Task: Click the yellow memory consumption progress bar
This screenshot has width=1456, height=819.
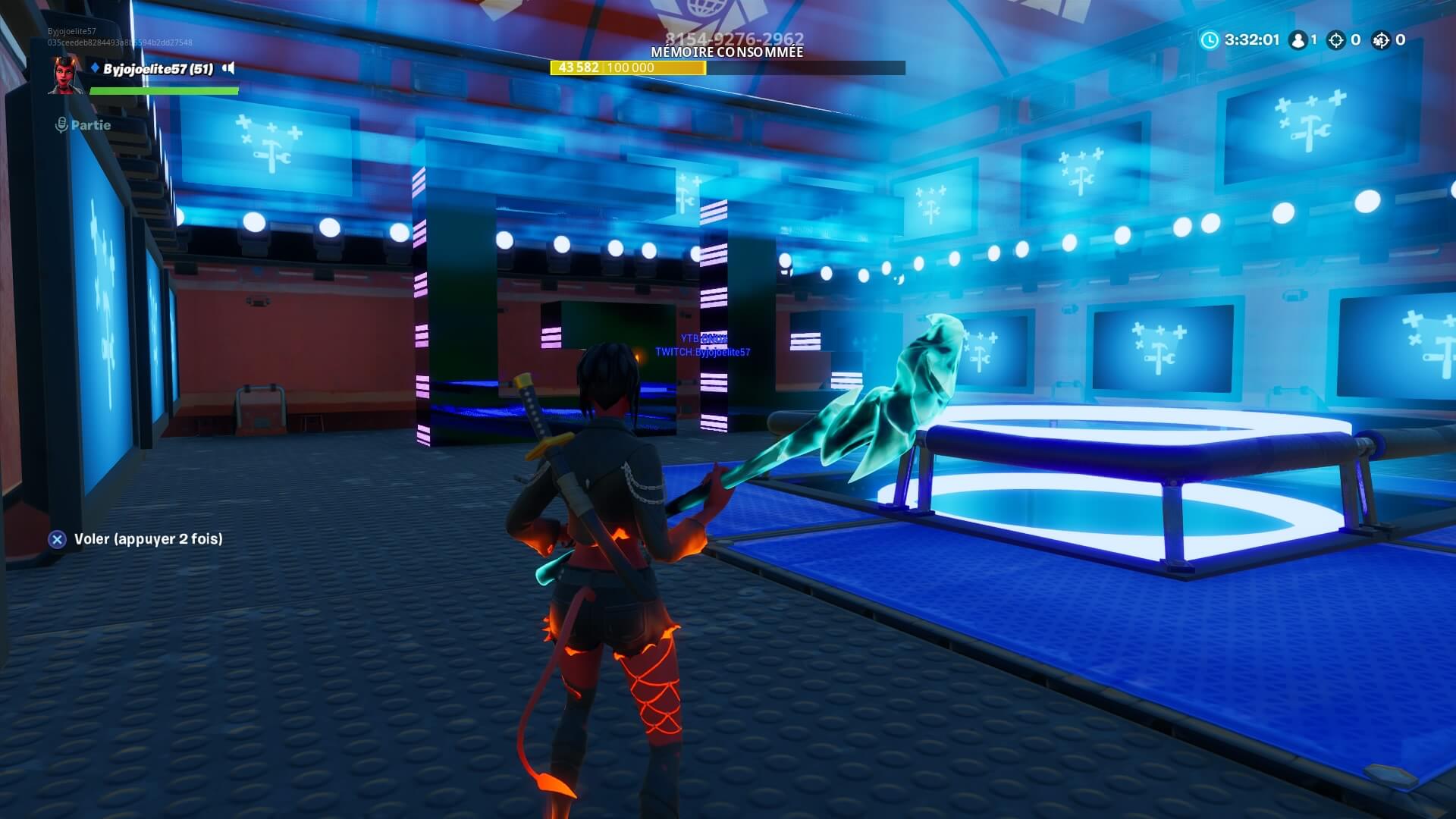Action: (629, 67)
